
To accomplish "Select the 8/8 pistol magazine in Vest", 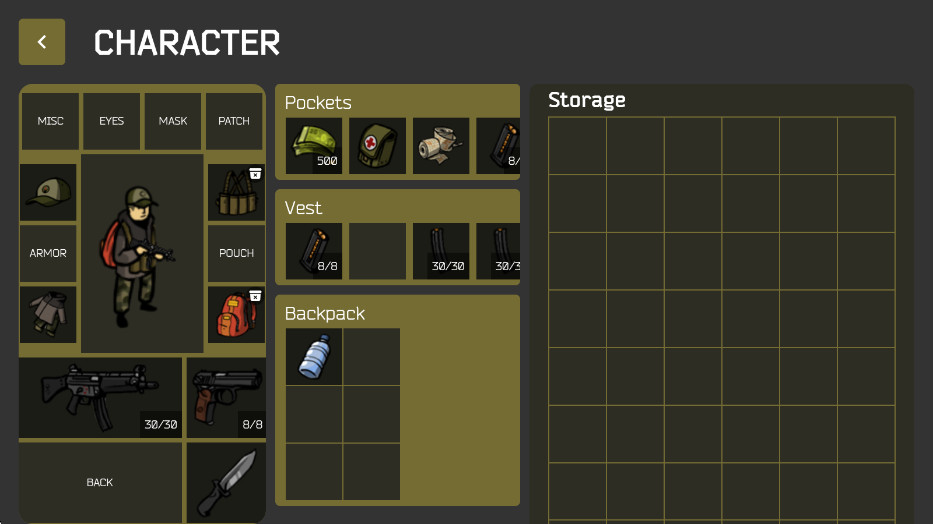I will pos(314,251).
